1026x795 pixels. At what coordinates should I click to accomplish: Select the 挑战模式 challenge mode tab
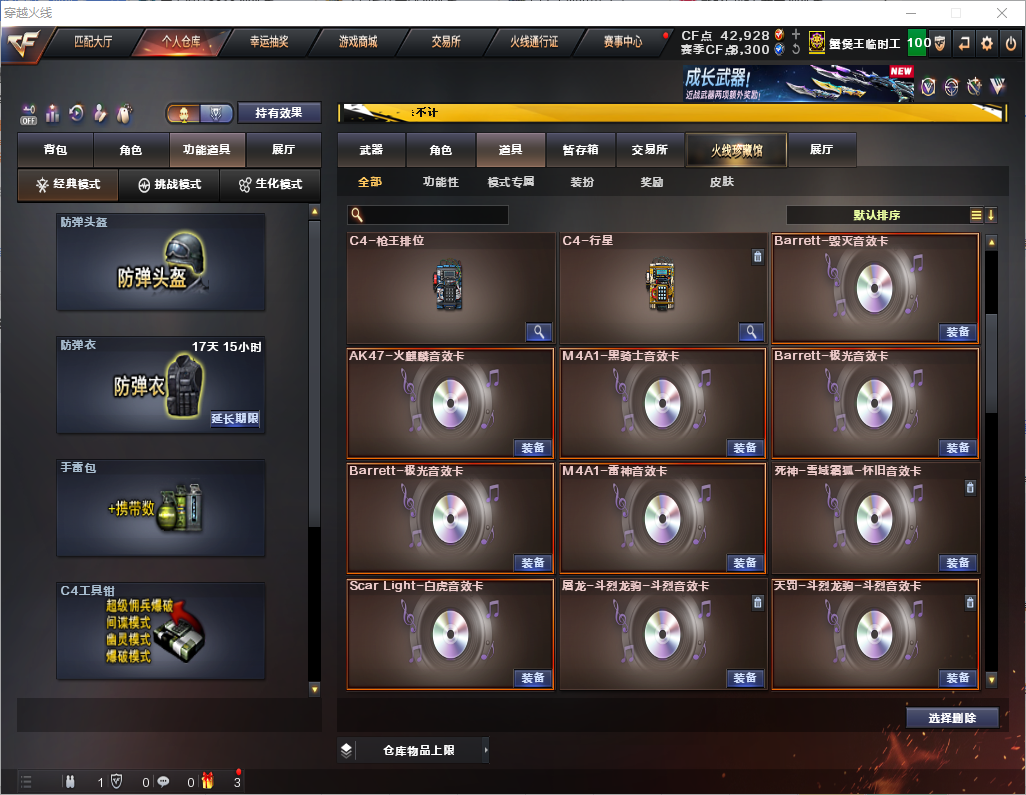pyautogui.click(x=169, y=185)
